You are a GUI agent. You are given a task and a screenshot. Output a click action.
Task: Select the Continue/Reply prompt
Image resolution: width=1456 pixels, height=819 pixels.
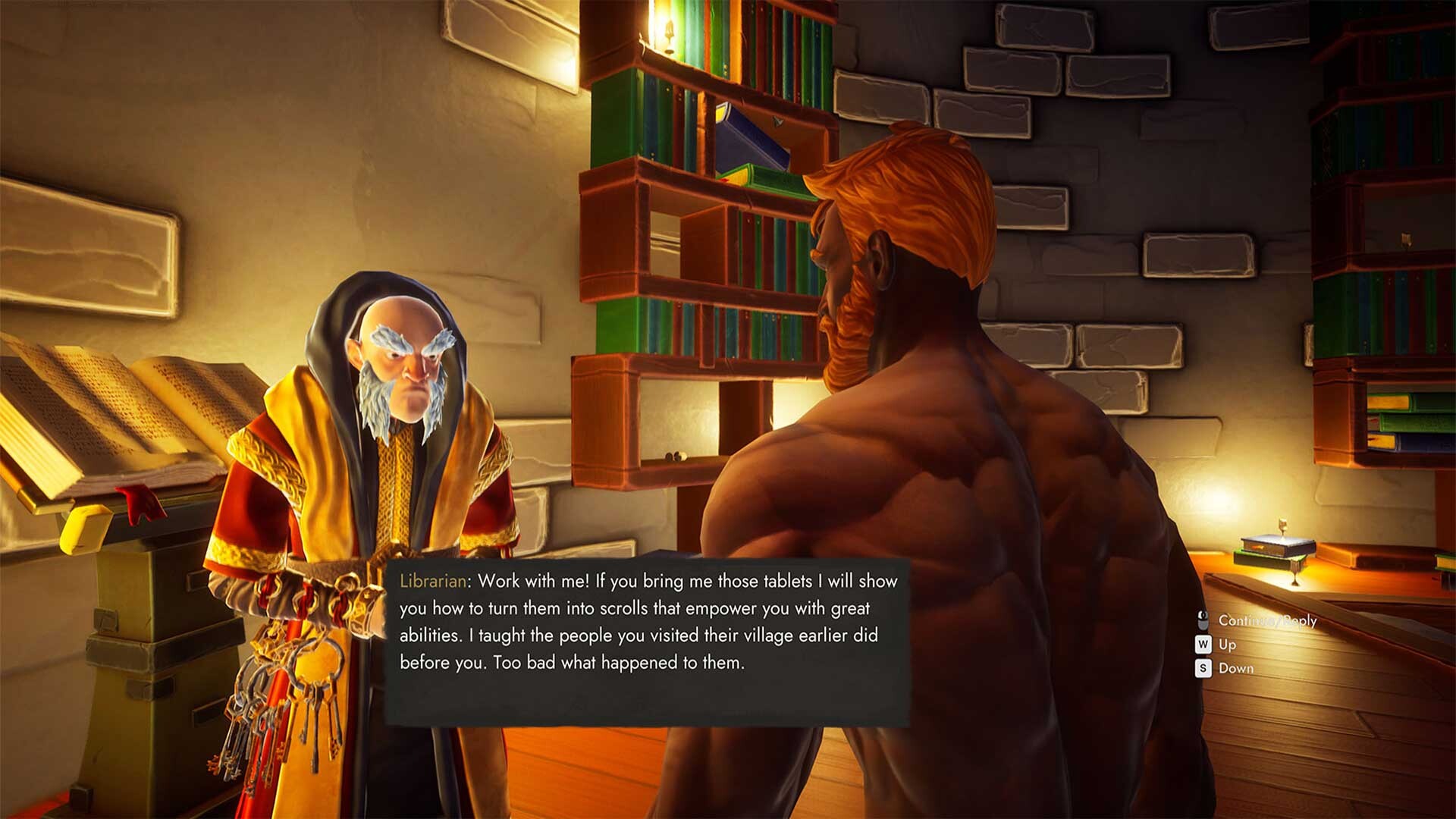1268,620
